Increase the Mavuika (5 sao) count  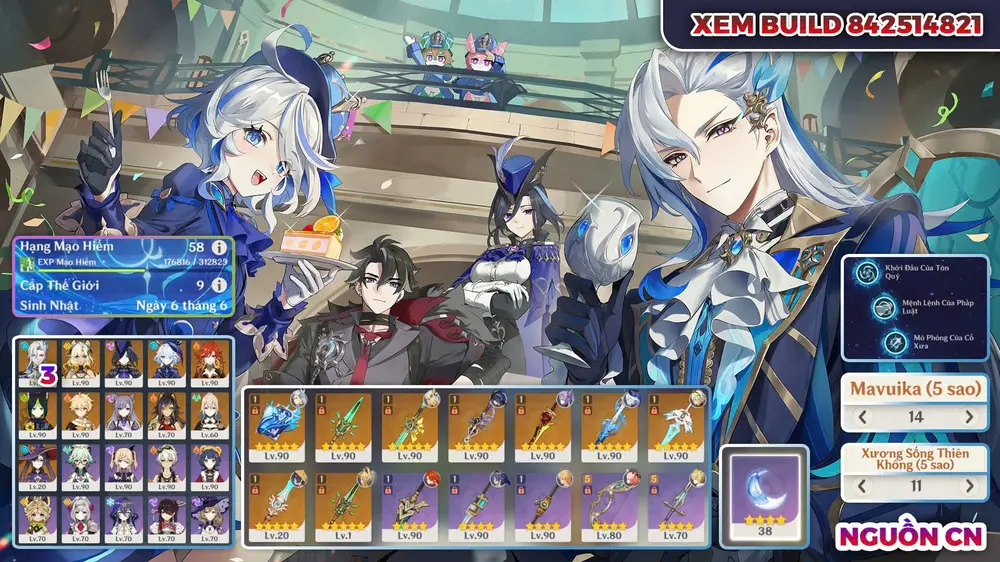[968, 416]
